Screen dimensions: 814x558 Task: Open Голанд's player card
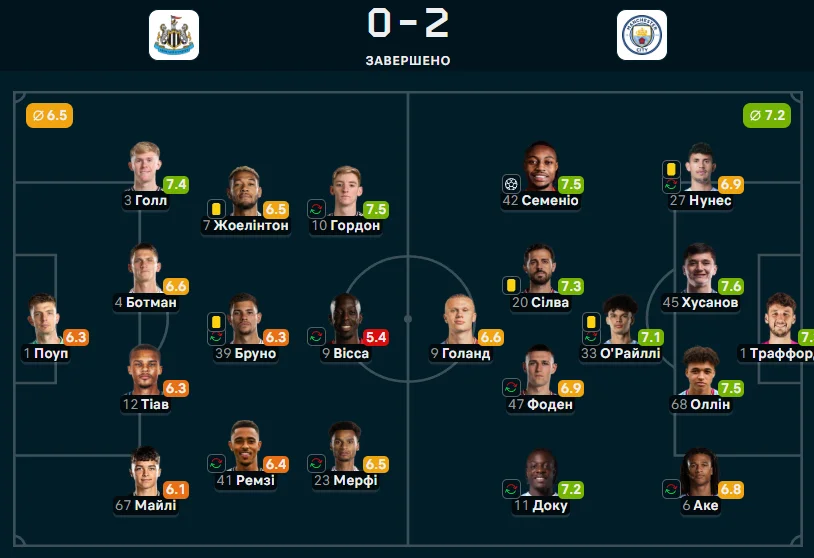460,319
